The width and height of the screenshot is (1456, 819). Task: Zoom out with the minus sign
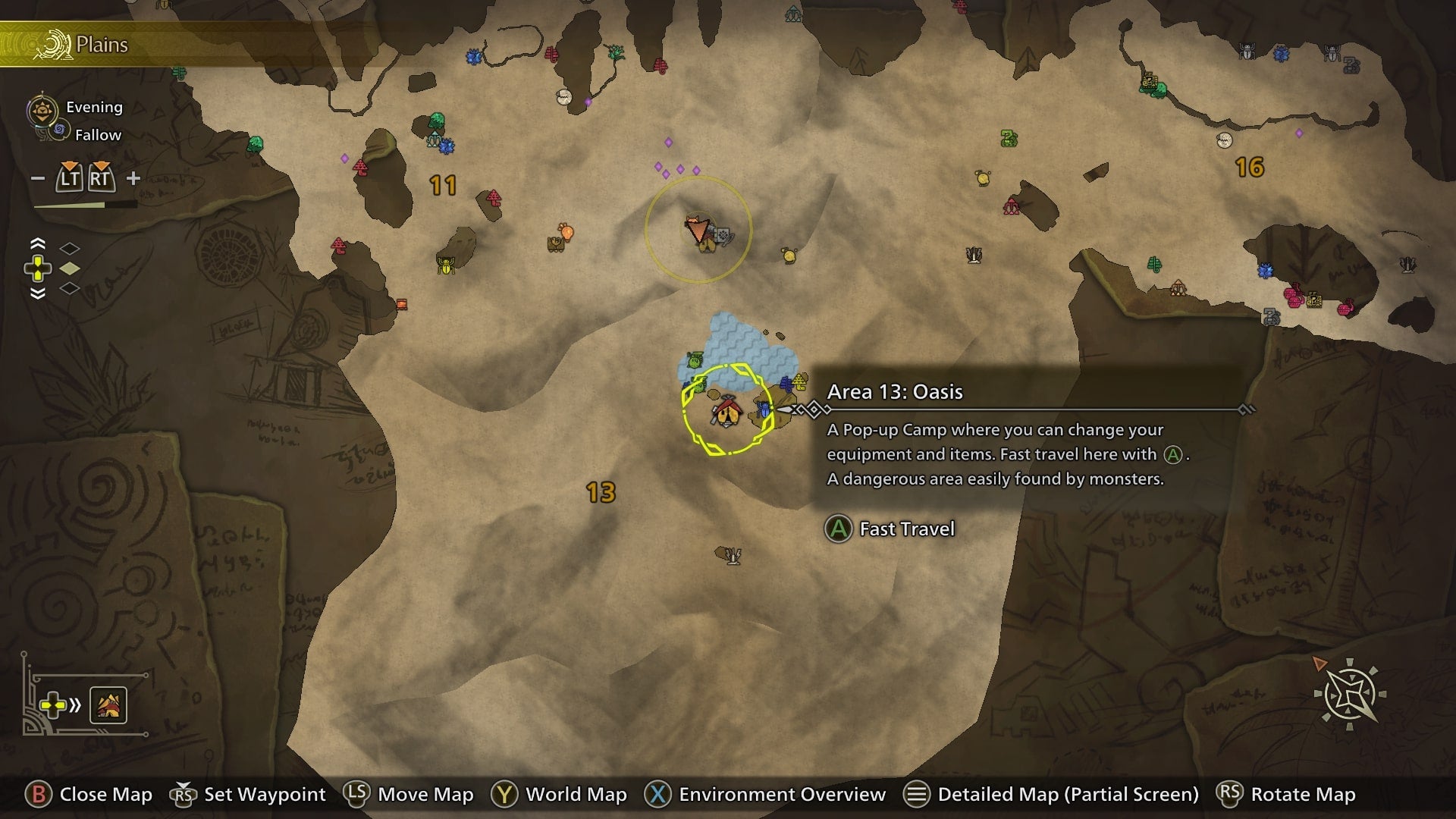(37, 179)
